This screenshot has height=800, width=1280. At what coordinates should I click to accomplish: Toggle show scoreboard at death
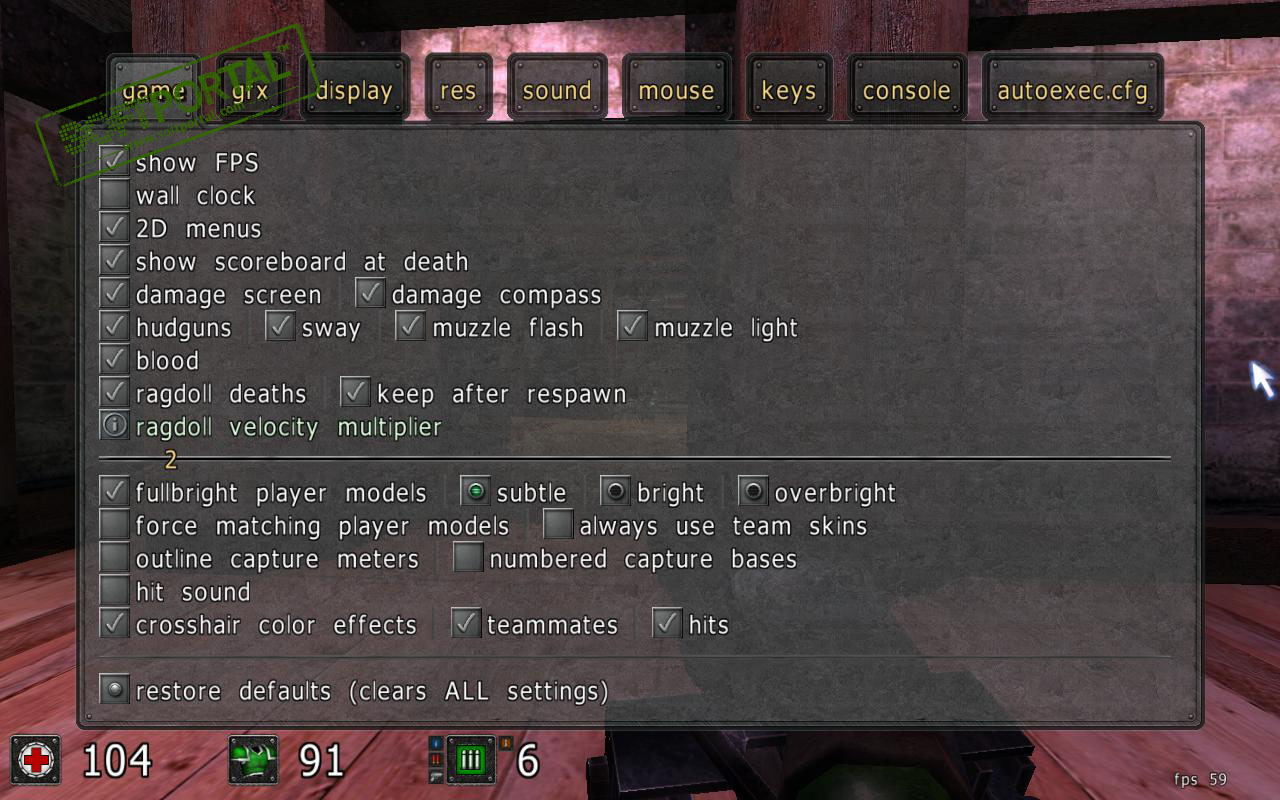tap(115, 261)
